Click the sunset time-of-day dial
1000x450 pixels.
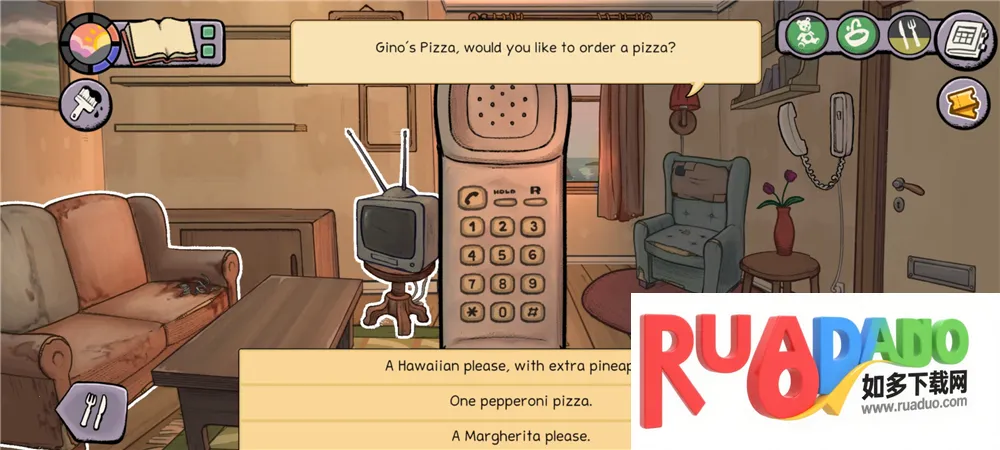click(90, 43)
